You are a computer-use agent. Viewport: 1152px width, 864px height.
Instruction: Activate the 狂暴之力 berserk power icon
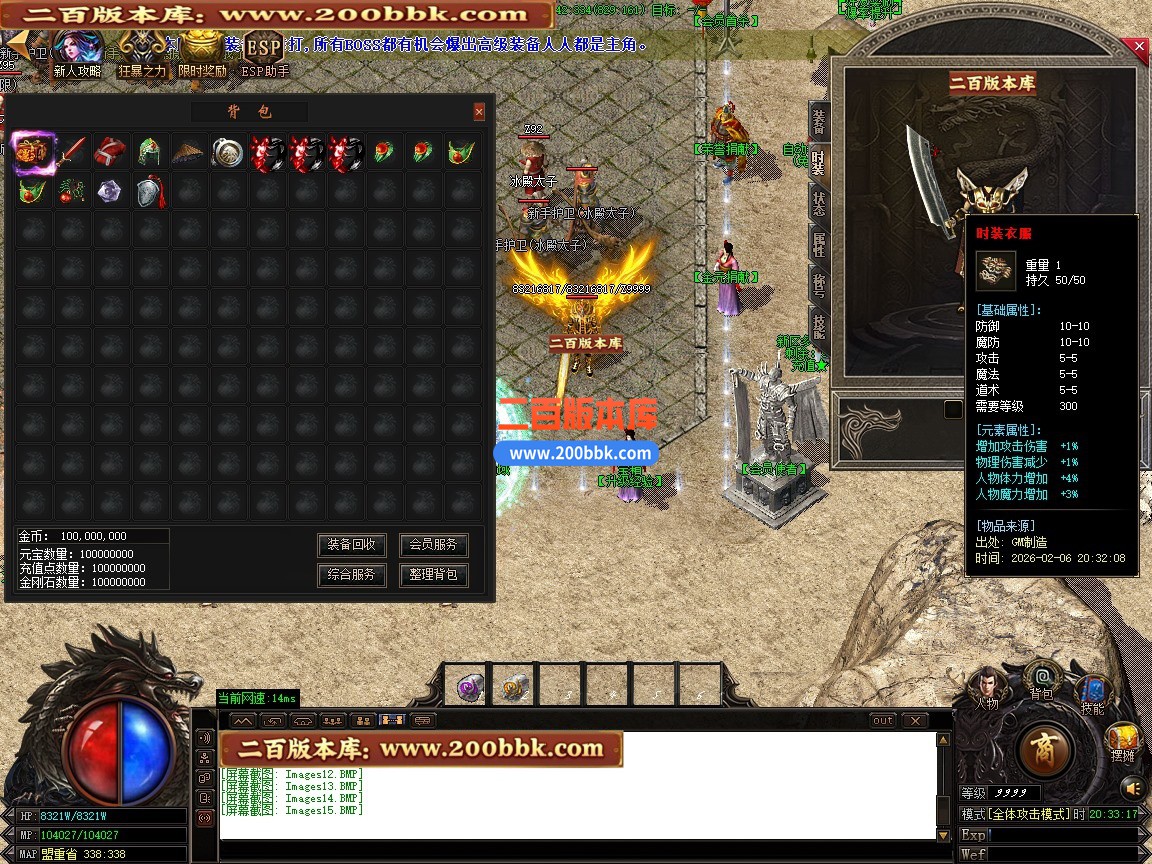point(142,55)
